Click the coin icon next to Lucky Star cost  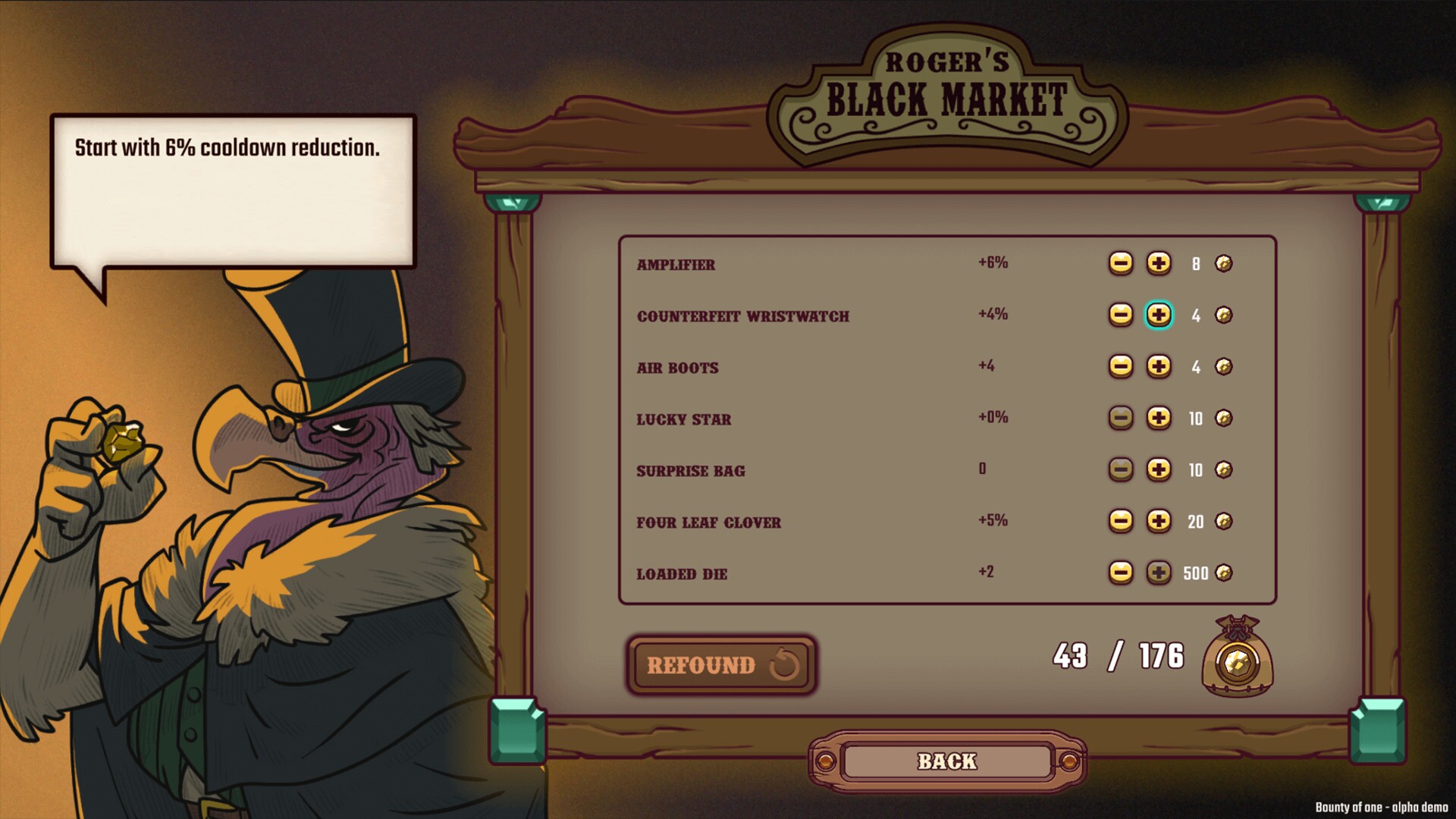1224,419
